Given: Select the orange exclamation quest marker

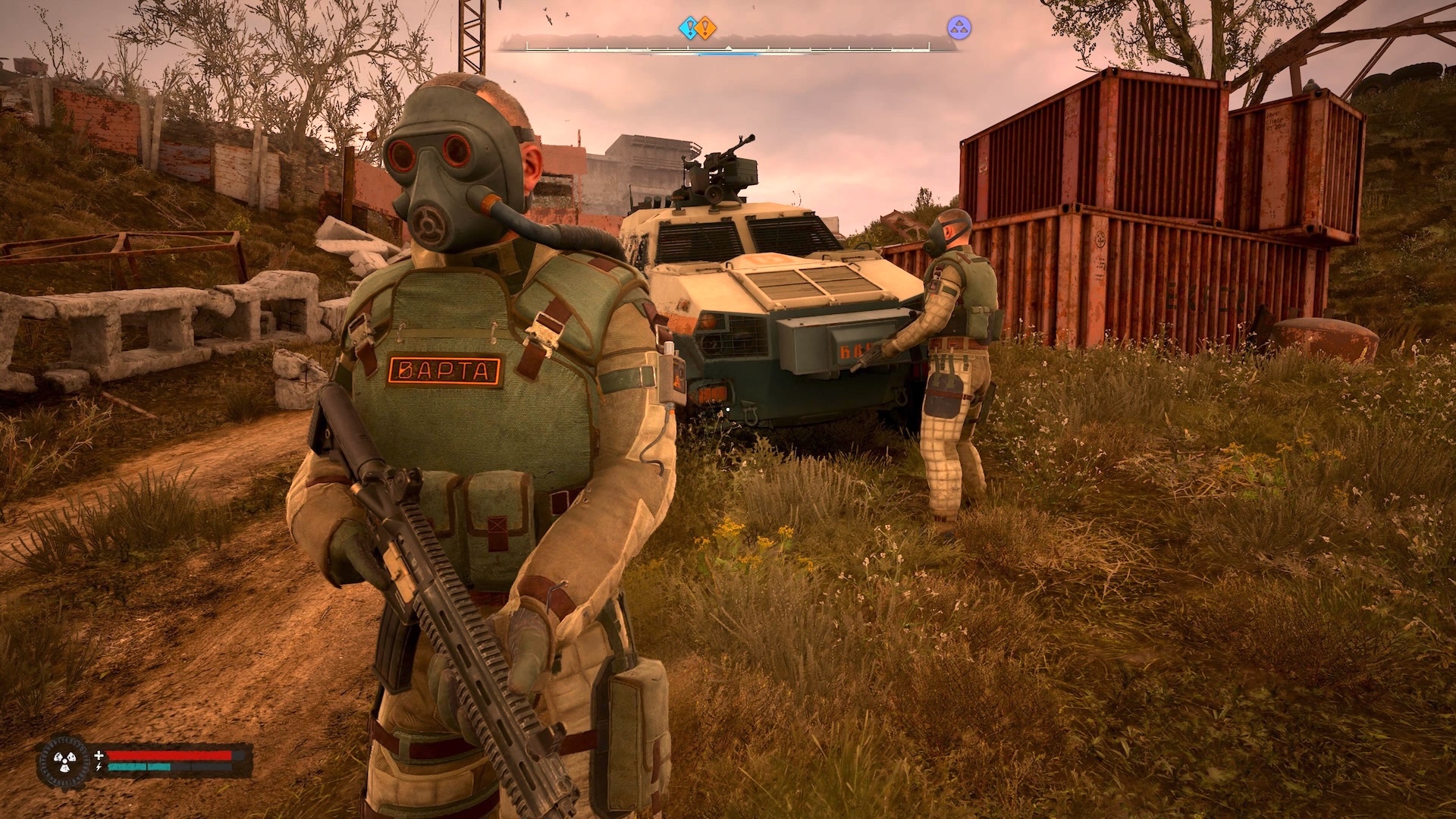Looking at the screenshot, I should (x=707, y=29).
